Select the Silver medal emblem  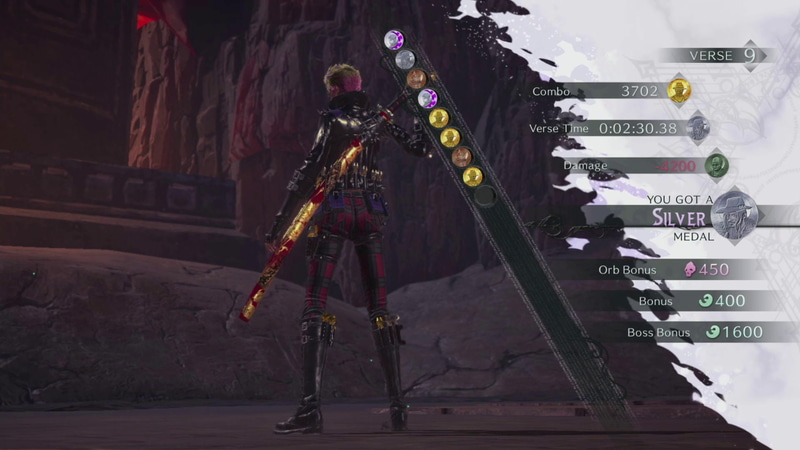737,214
